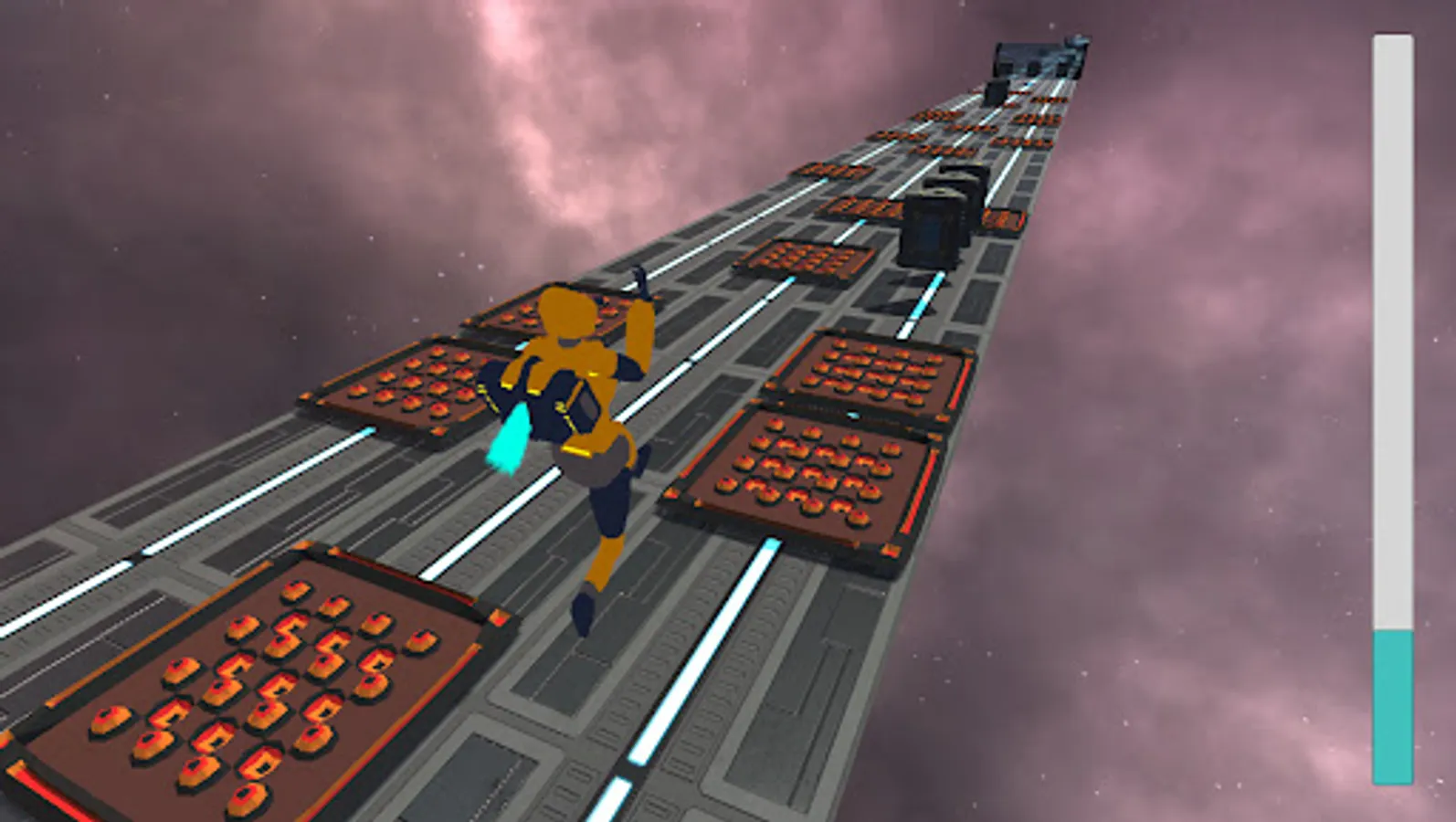
Task: Select the coin pad left of the character
Action: [x=411, y=384]
